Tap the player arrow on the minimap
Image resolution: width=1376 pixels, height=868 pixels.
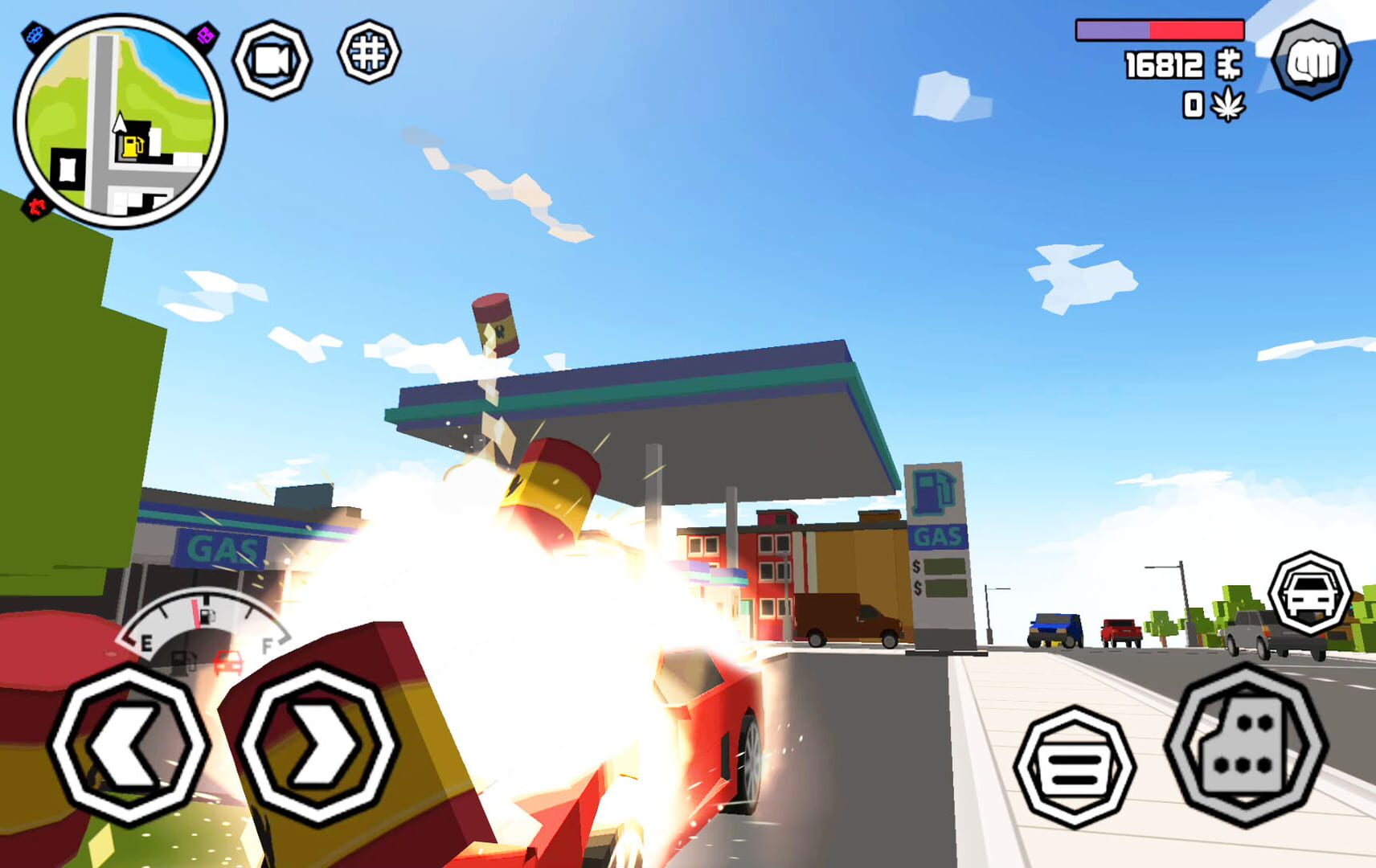click(120, 123)
